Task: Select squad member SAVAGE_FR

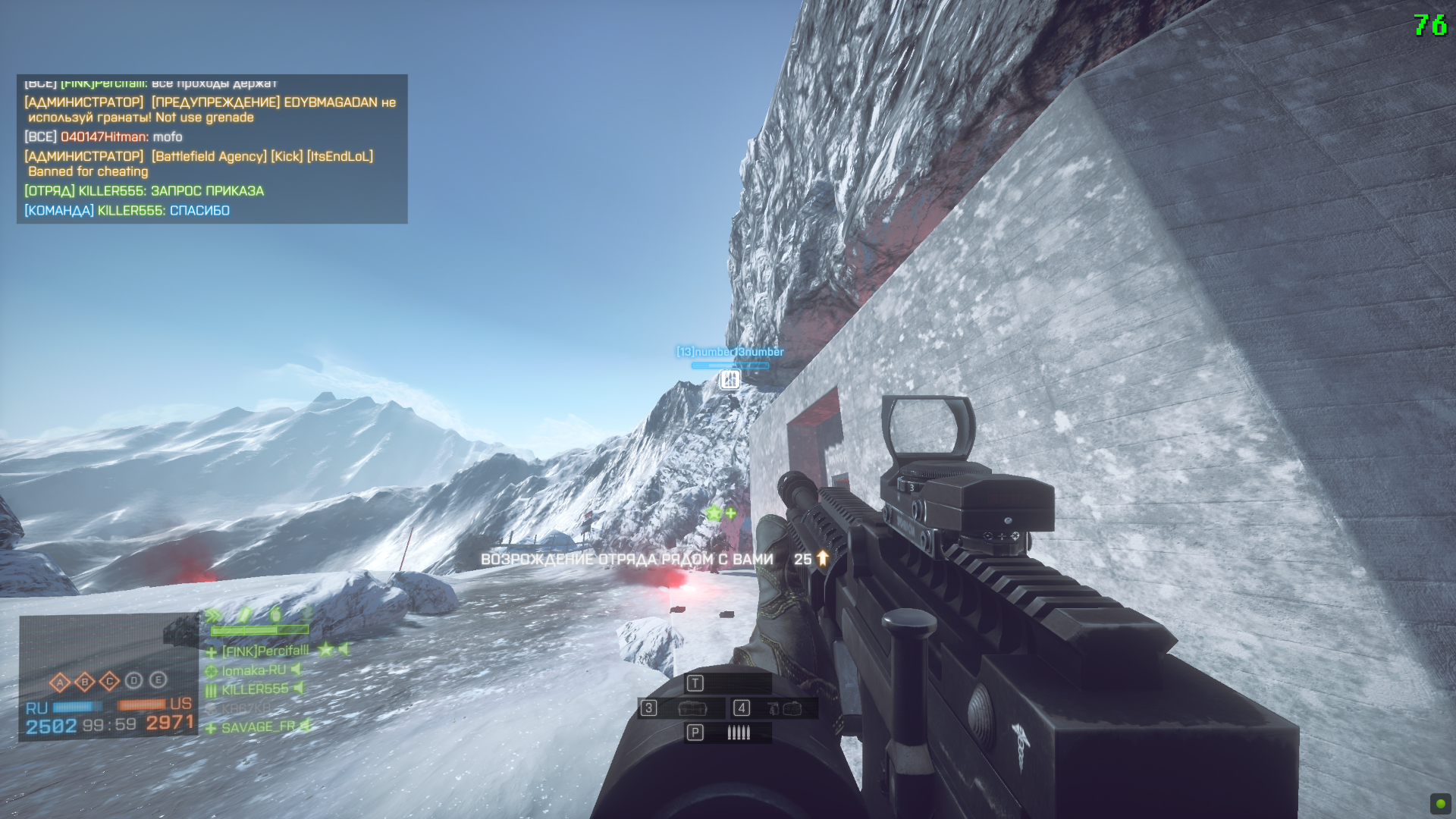Action: coord(258,727)
